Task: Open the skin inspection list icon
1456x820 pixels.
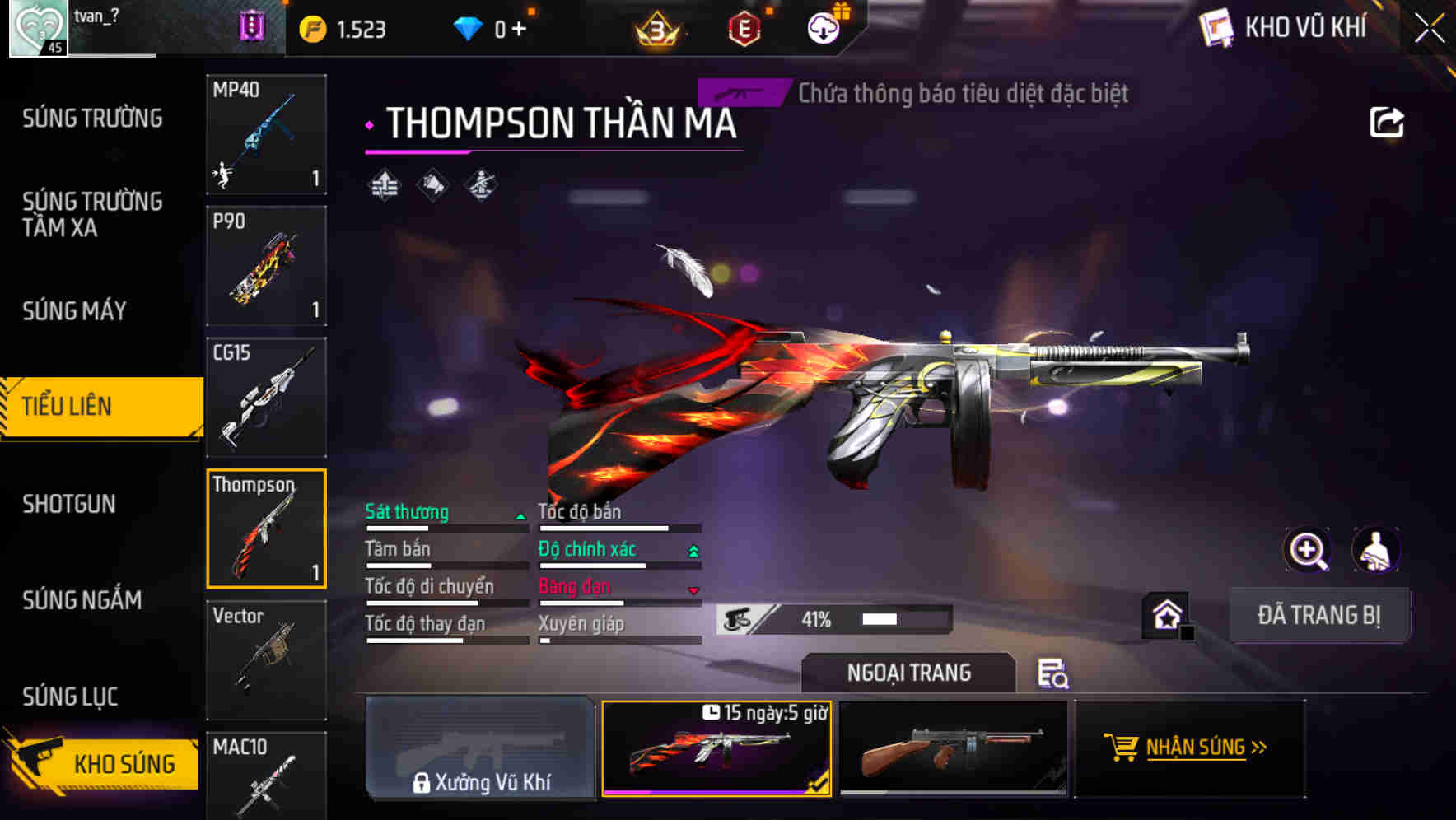Action: (x=1054, y=674)
